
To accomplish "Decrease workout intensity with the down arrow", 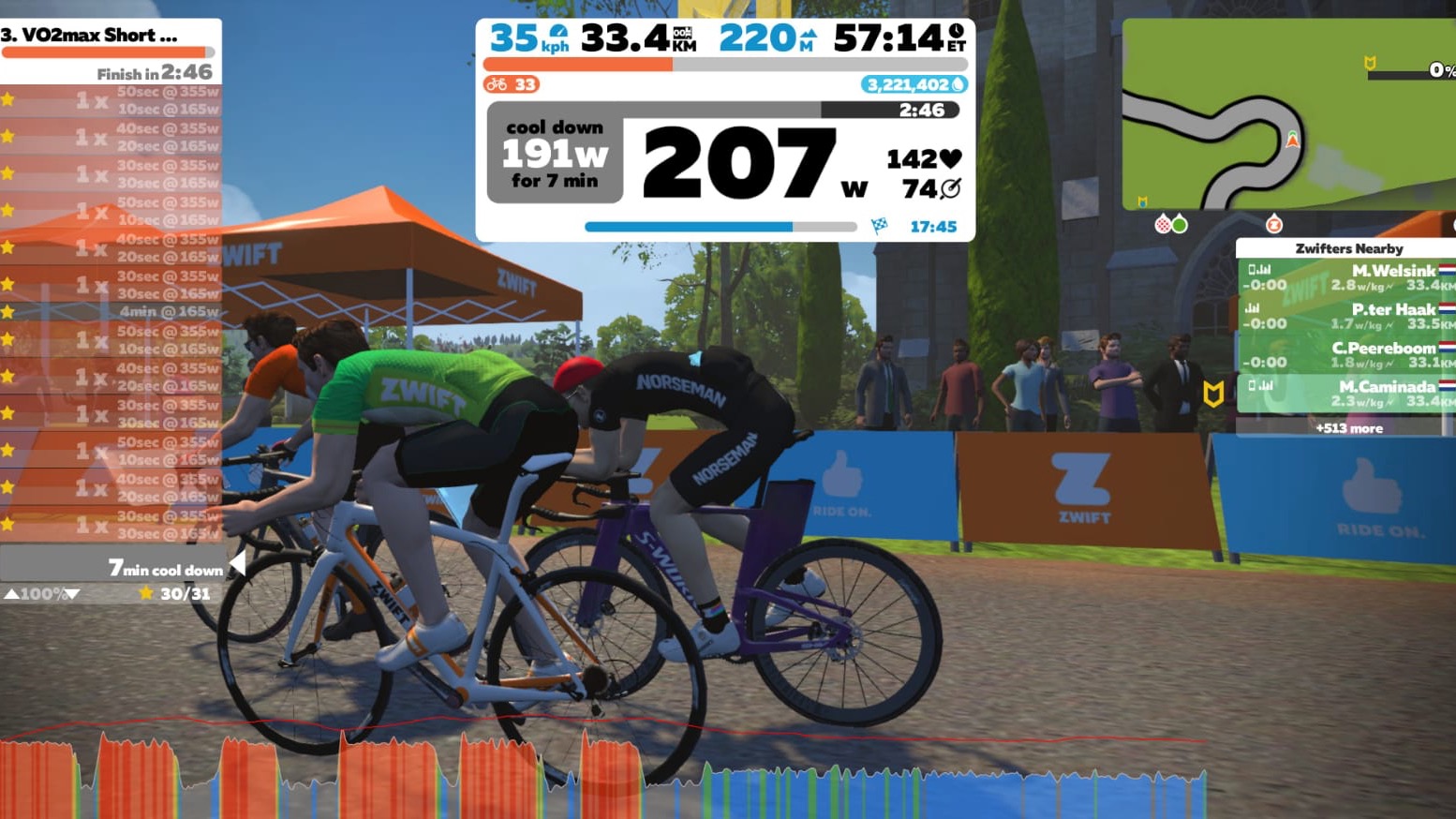I will click(x=72, y=594).
